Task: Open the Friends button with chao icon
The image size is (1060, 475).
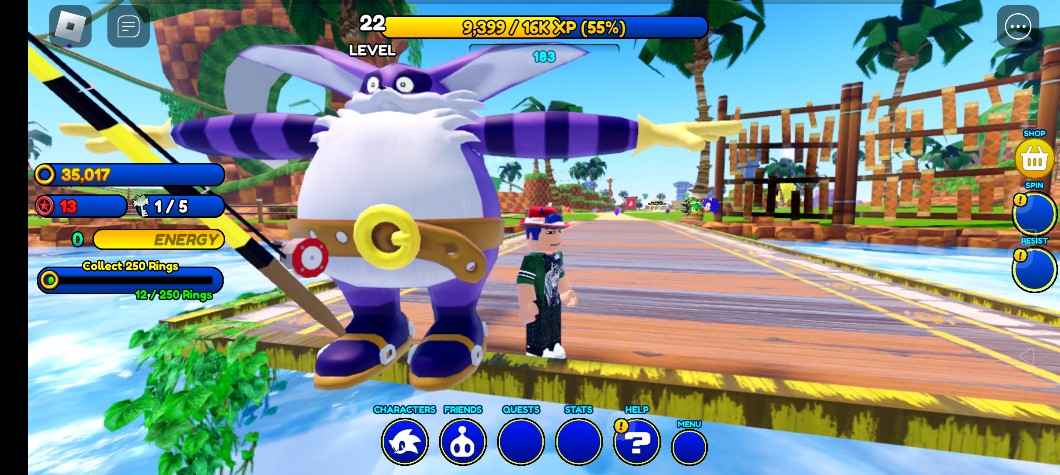Action: [462, 441]
